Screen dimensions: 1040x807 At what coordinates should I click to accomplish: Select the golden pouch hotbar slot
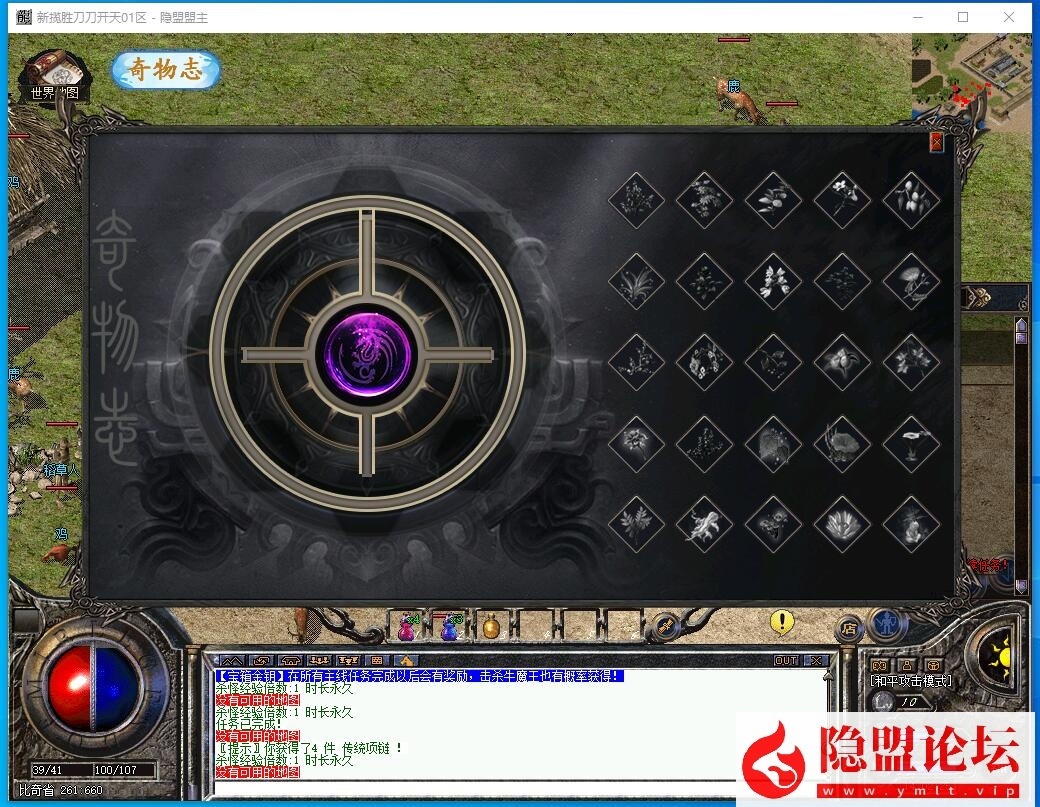[491, 627]
